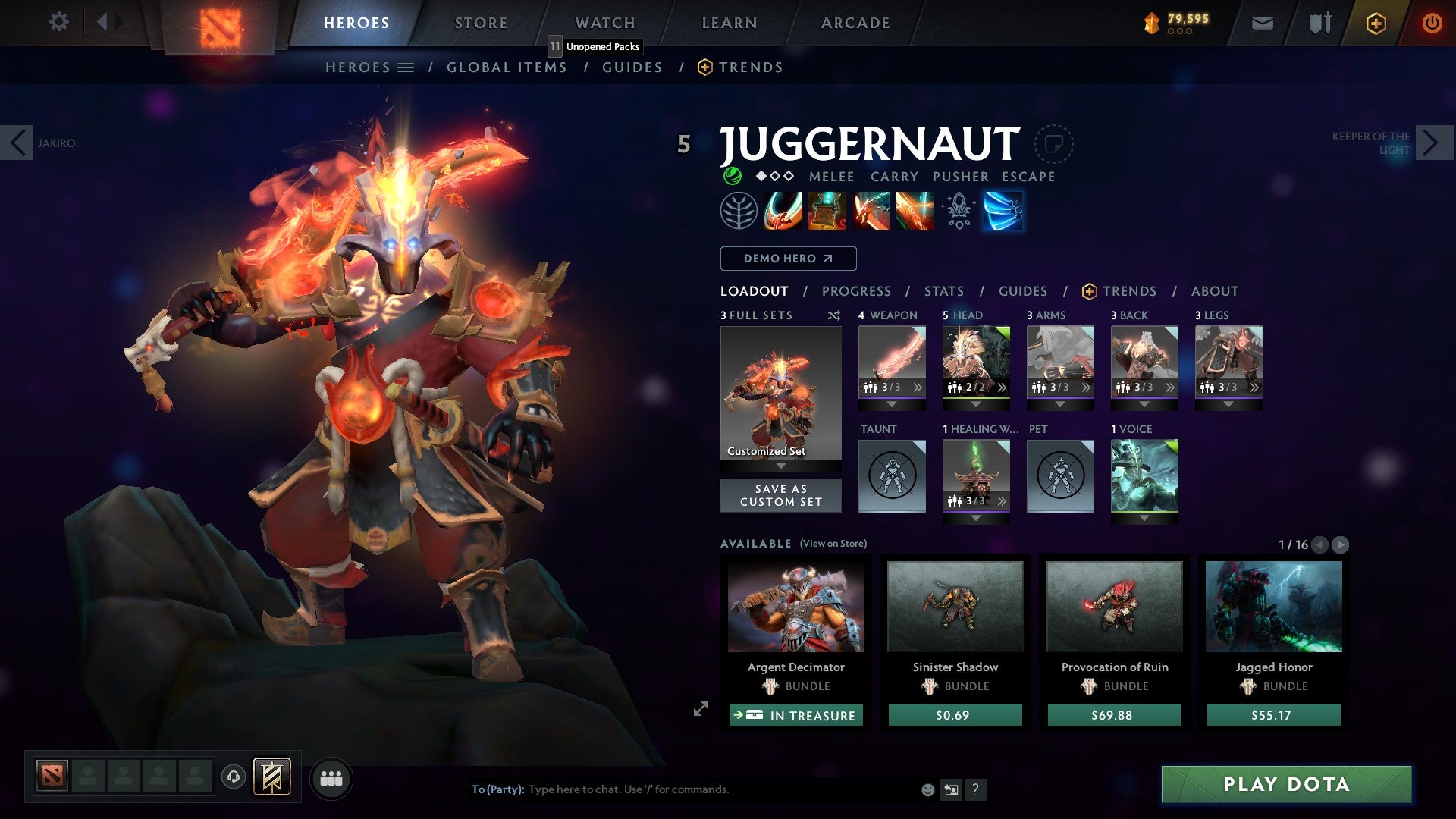This screenshot has height=819, width=1456.
Task: Click the friends list icon near the chat bar
Action: click(331, 778)
